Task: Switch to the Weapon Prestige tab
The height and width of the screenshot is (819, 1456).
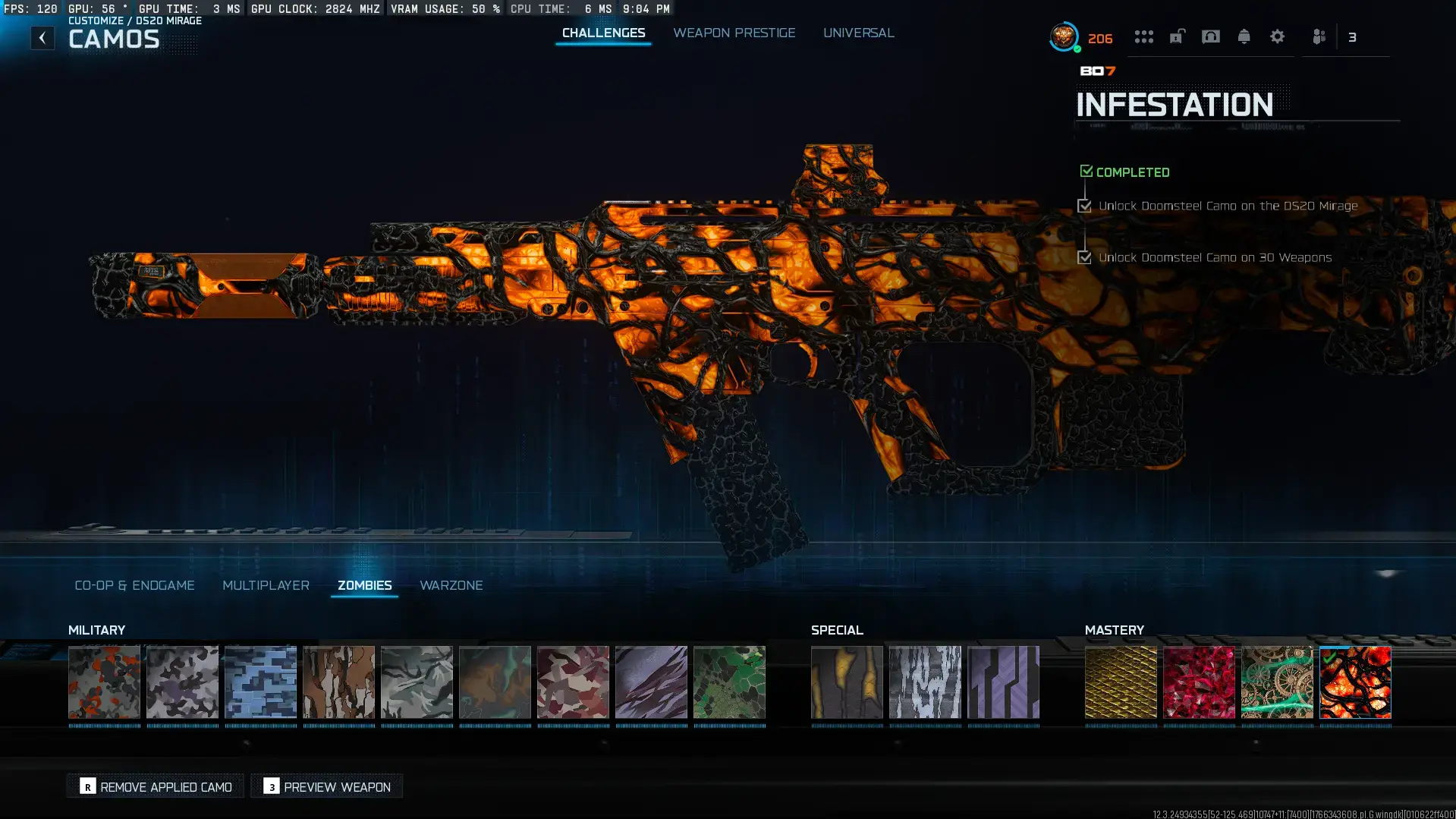Action: (734, 33)
